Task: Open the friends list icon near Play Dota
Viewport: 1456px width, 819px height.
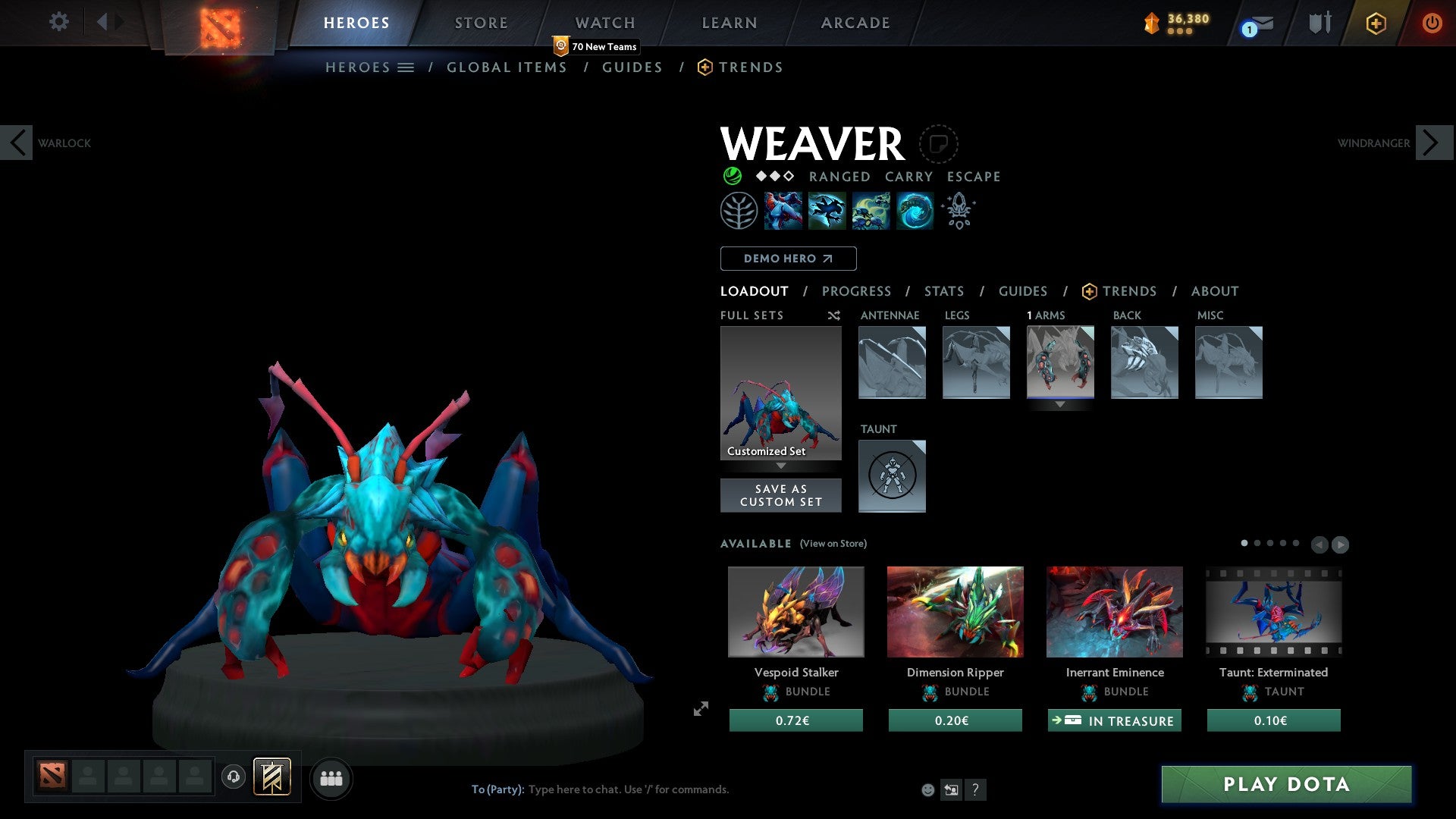Action: (x=331, y=778)
